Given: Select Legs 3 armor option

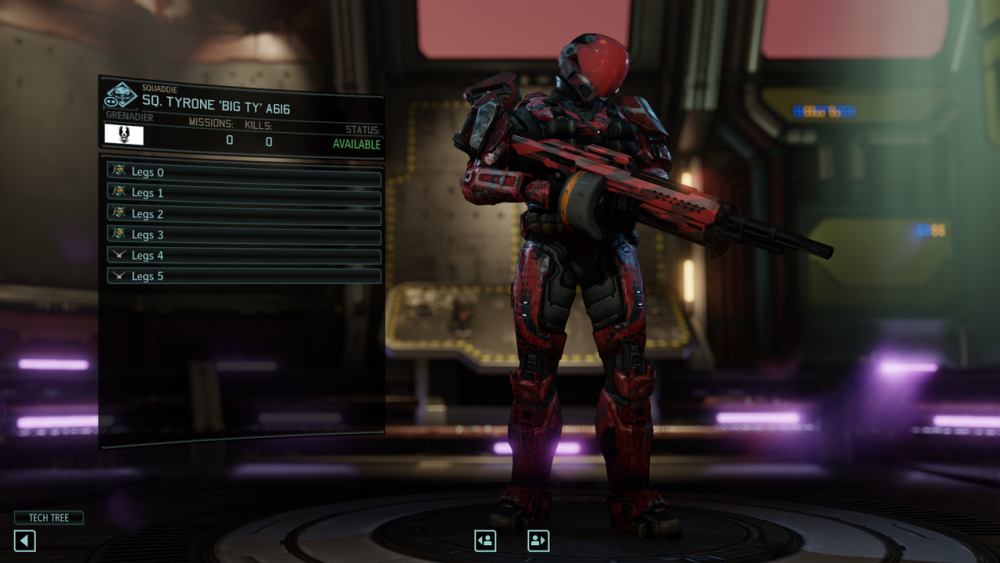Looking at the screenshot, I should (x=244, y=235).
